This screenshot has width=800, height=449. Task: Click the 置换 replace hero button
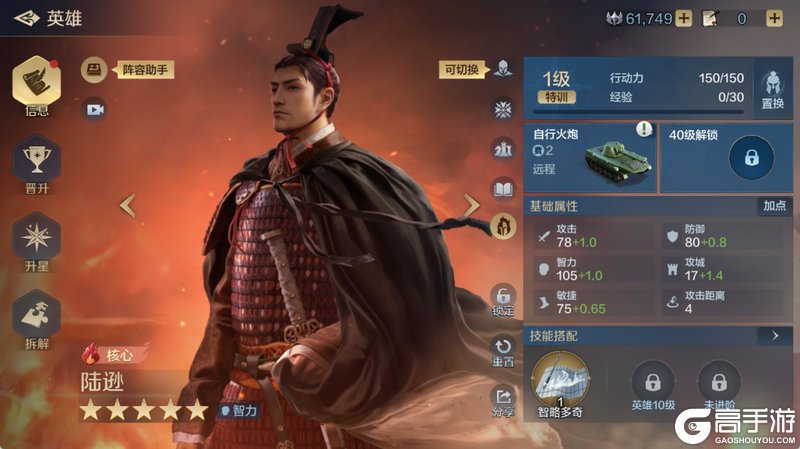(772, 89)
